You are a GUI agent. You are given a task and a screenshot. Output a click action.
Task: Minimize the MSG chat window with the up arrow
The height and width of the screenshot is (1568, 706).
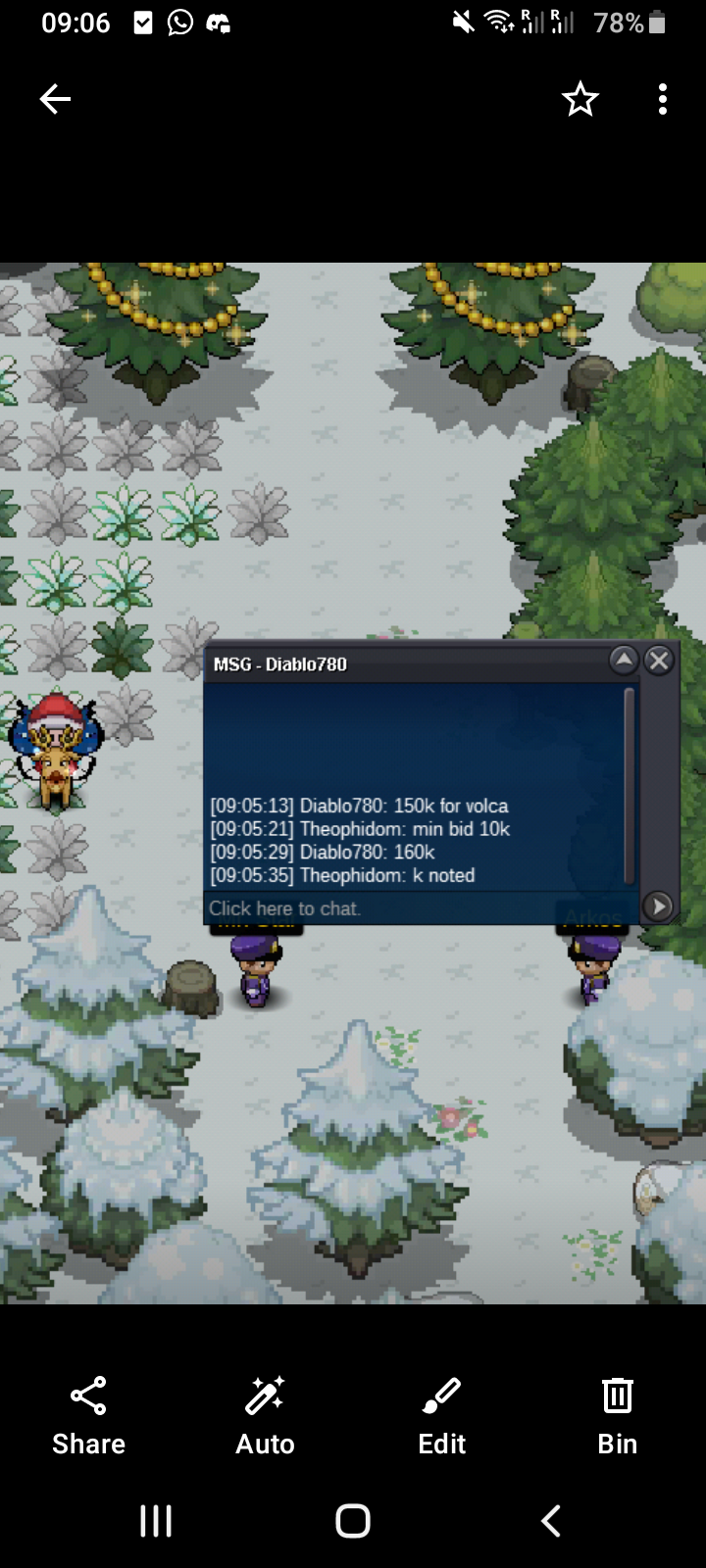(624, 661)
